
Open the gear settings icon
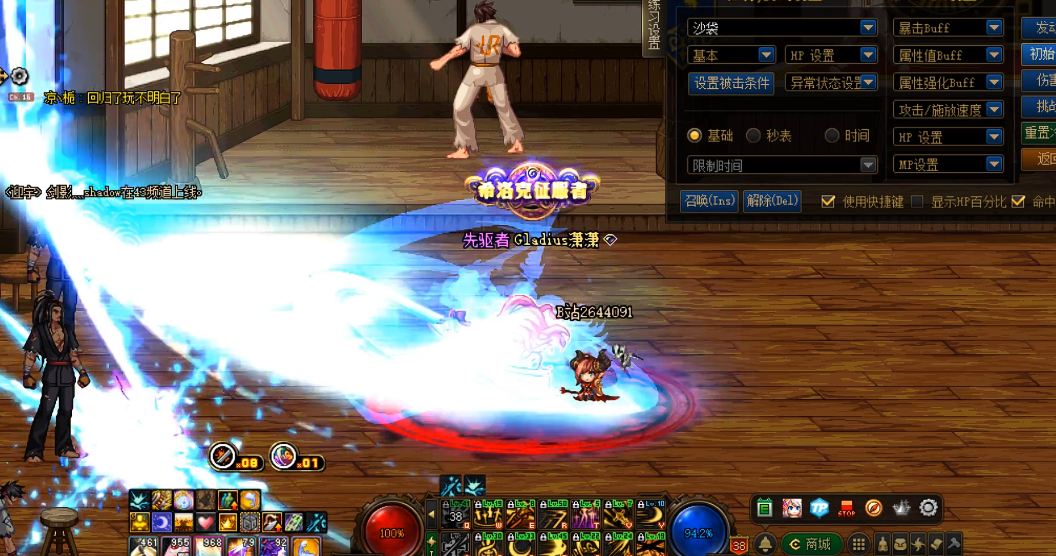click(x=928, y=508)
